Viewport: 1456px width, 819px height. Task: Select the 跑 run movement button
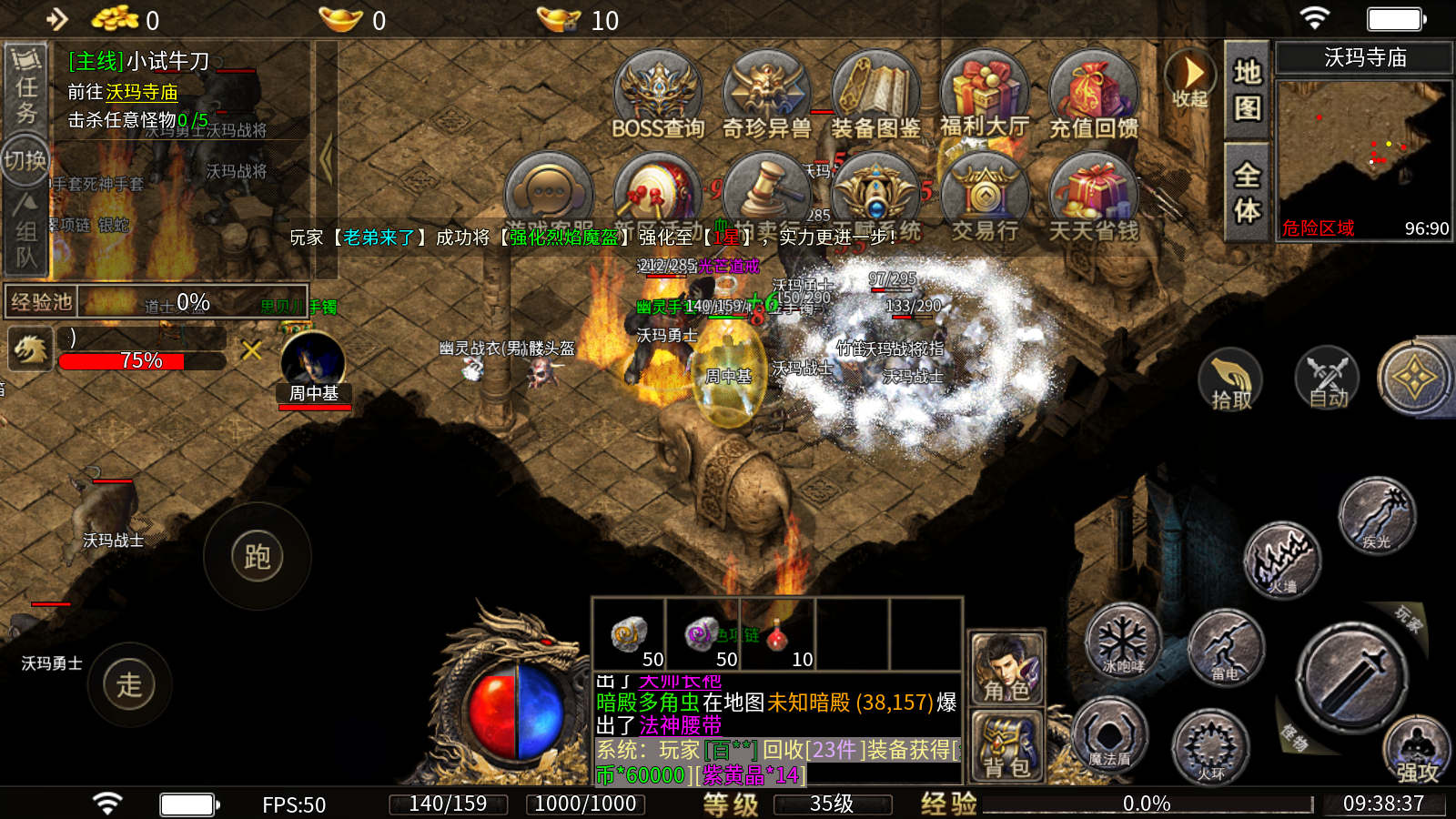[x=258, y=556]
